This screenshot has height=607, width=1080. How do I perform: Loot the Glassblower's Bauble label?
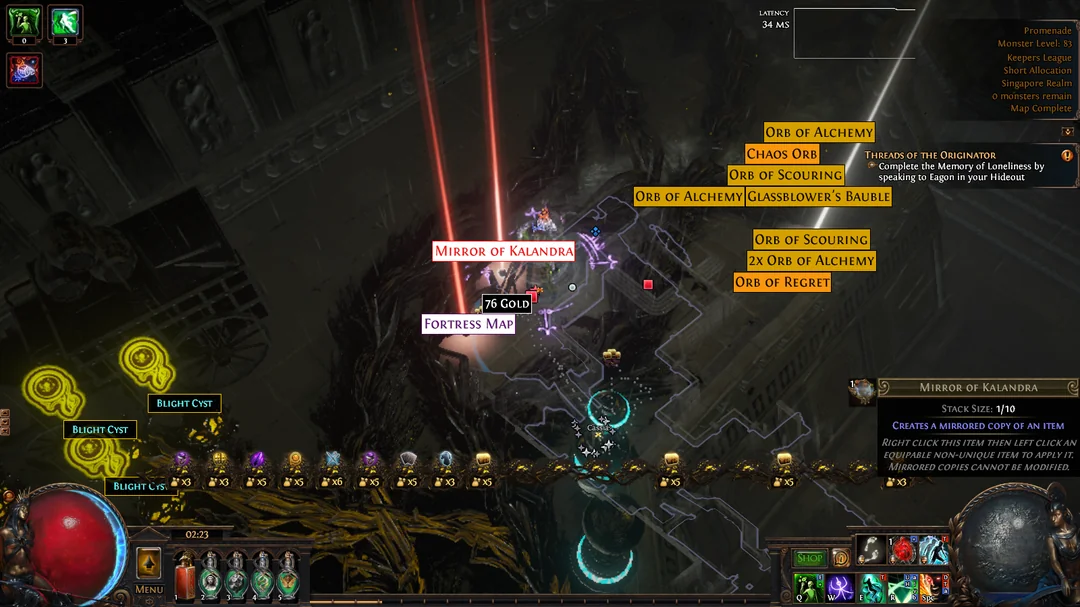pos(818,197)
